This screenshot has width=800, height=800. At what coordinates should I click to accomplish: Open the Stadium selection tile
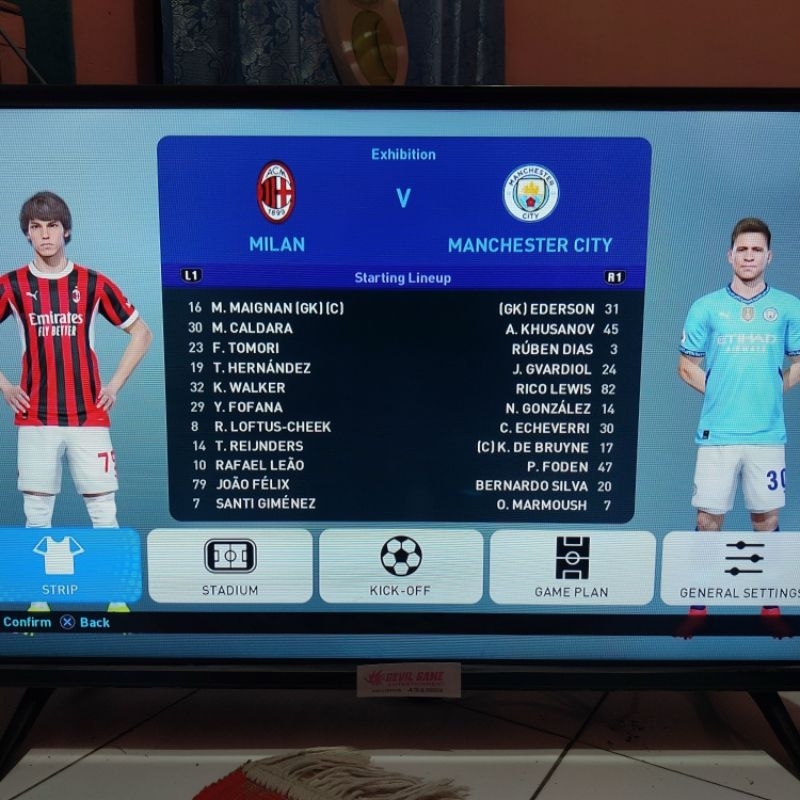click(230, 566)
